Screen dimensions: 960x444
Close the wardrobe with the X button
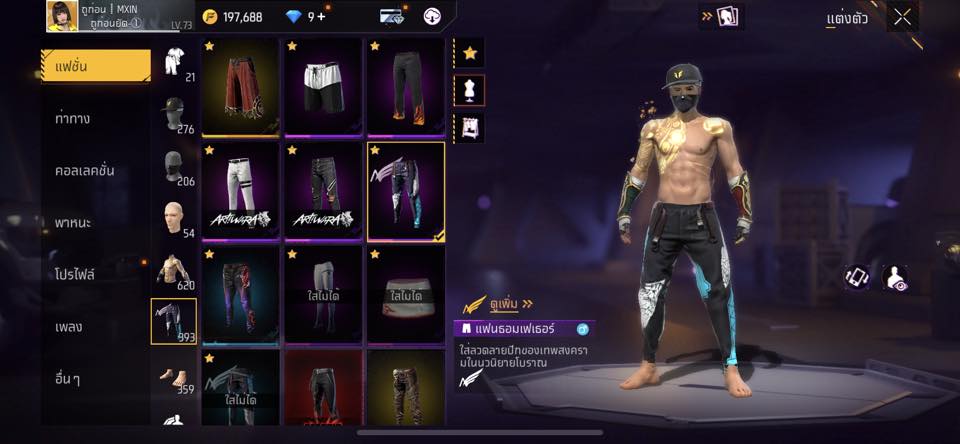(x=903, y=17)
